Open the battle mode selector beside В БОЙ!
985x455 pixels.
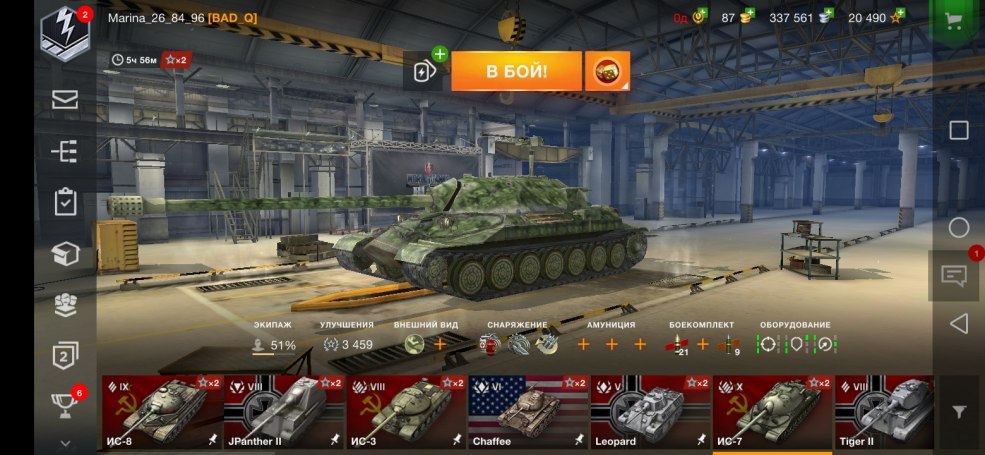pyautogui.click(x=607, y=71)
